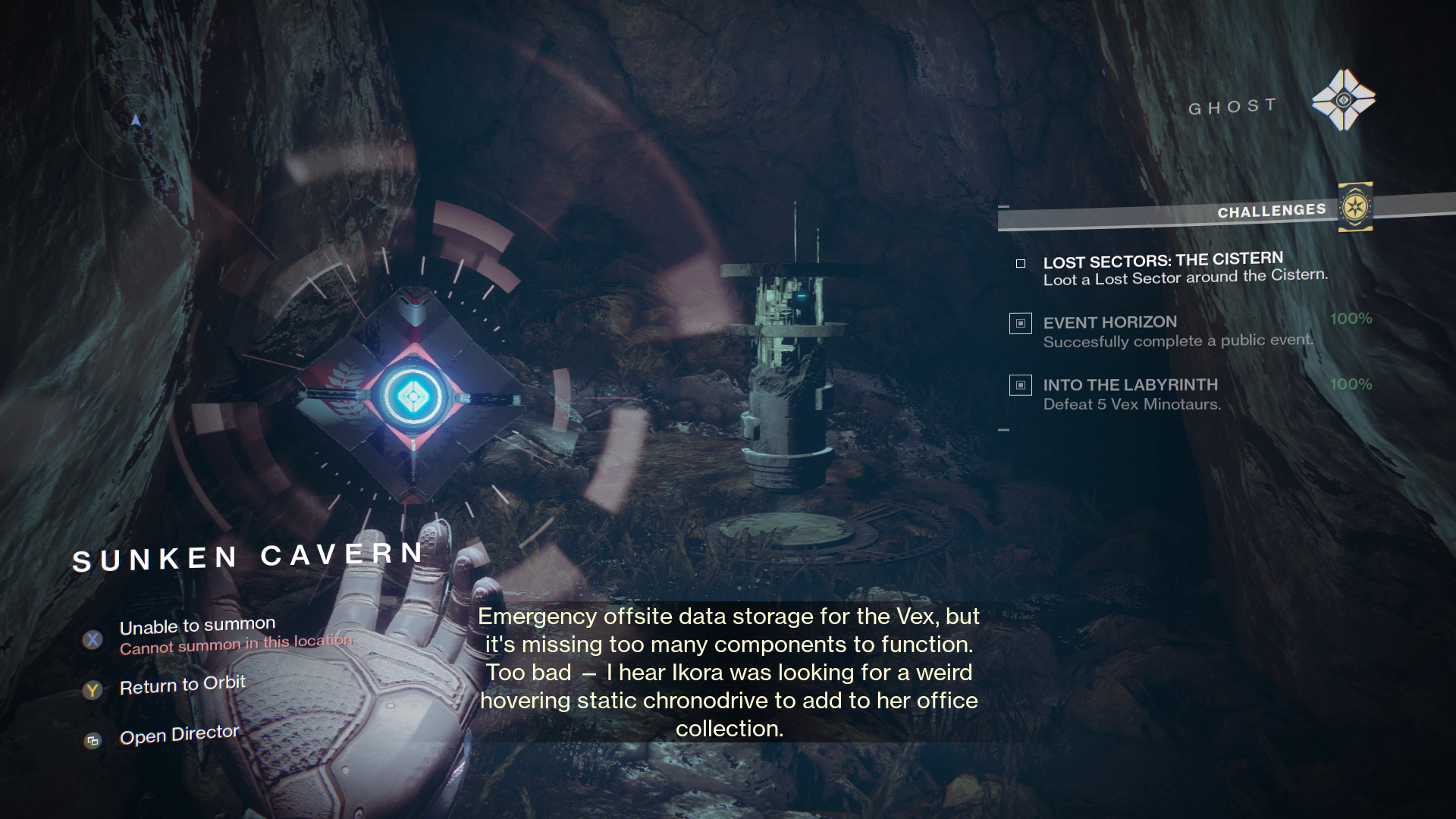Click the circular radar minimap

click(x=136, y=119)
